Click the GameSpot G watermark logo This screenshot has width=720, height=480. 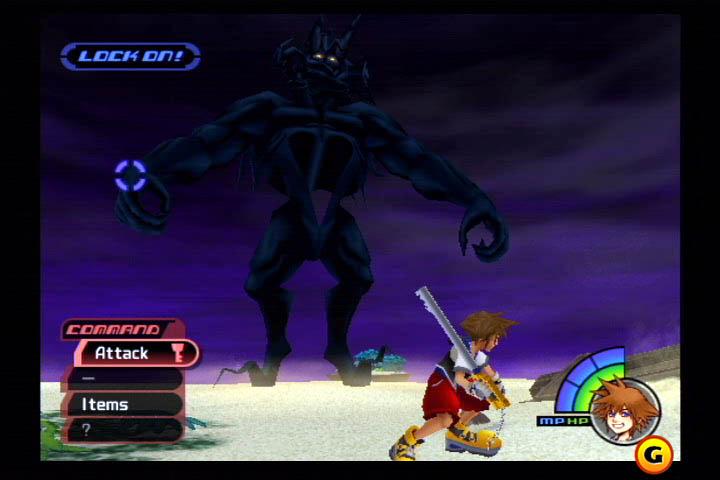[653, 454]
